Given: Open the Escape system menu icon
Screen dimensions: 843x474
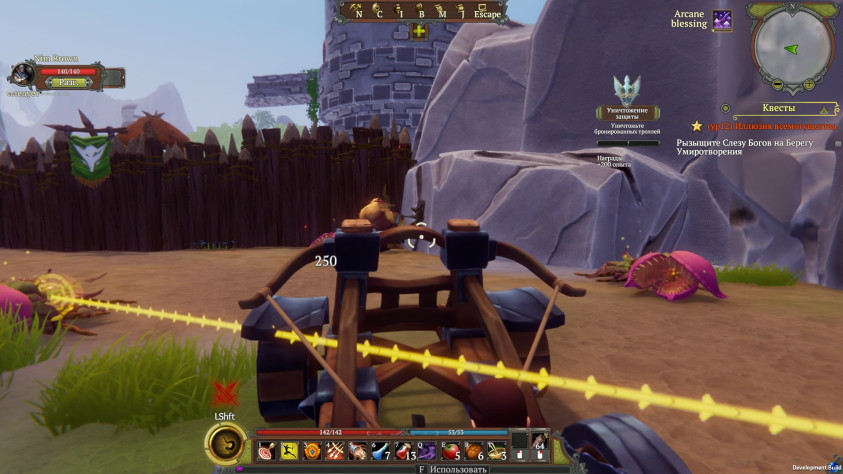Looking at the screenshot, I should click(x=487, y=10).
